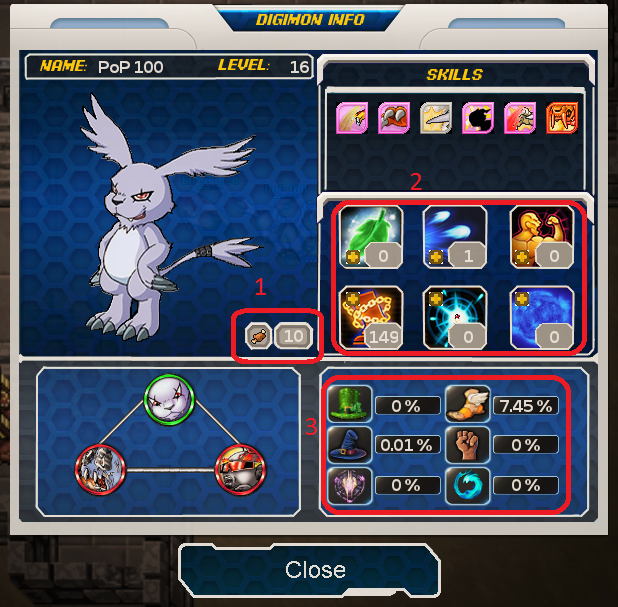
Task: Select the first skill with the slashing claw
Action: [x=351, y=118]
